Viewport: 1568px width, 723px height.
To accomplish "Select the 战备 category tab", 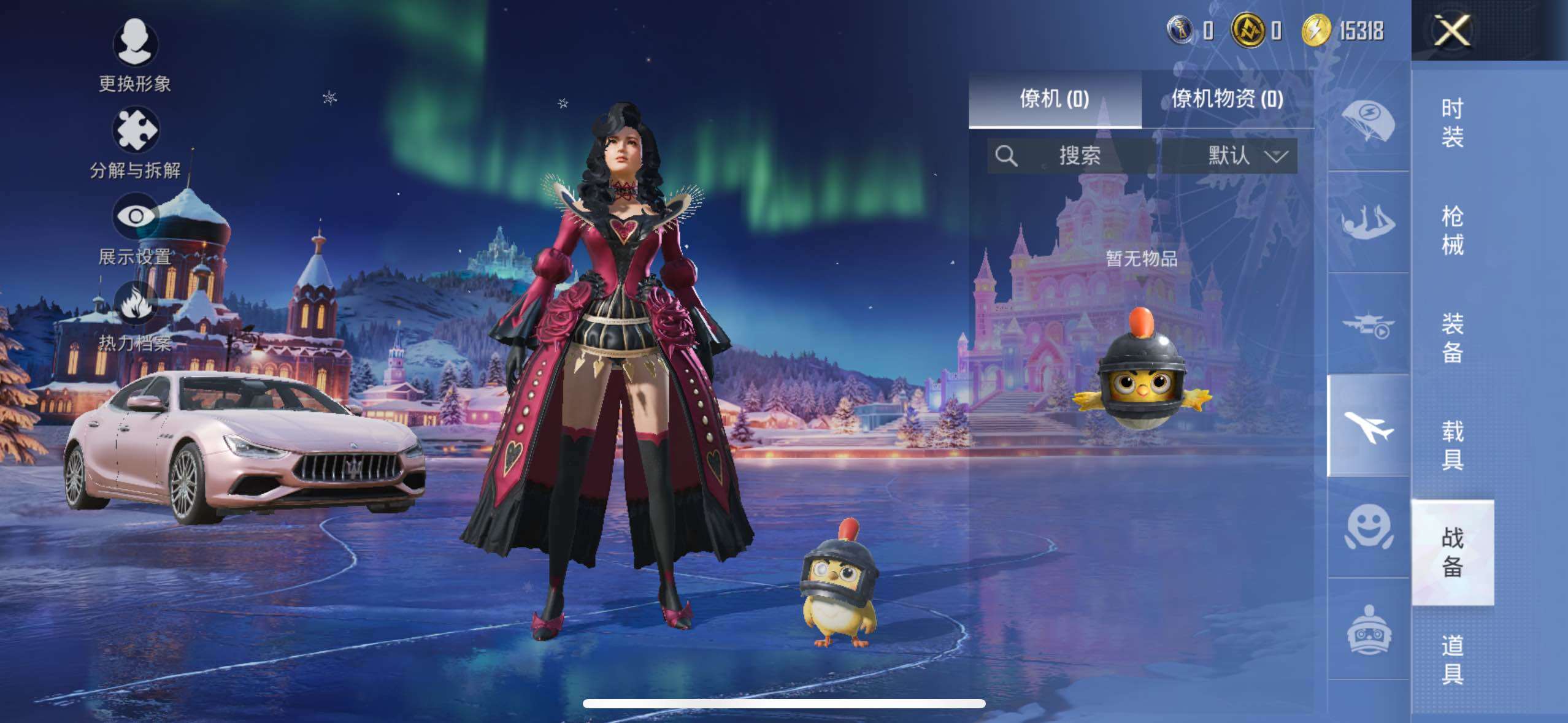I will [x=1452, y=552].
